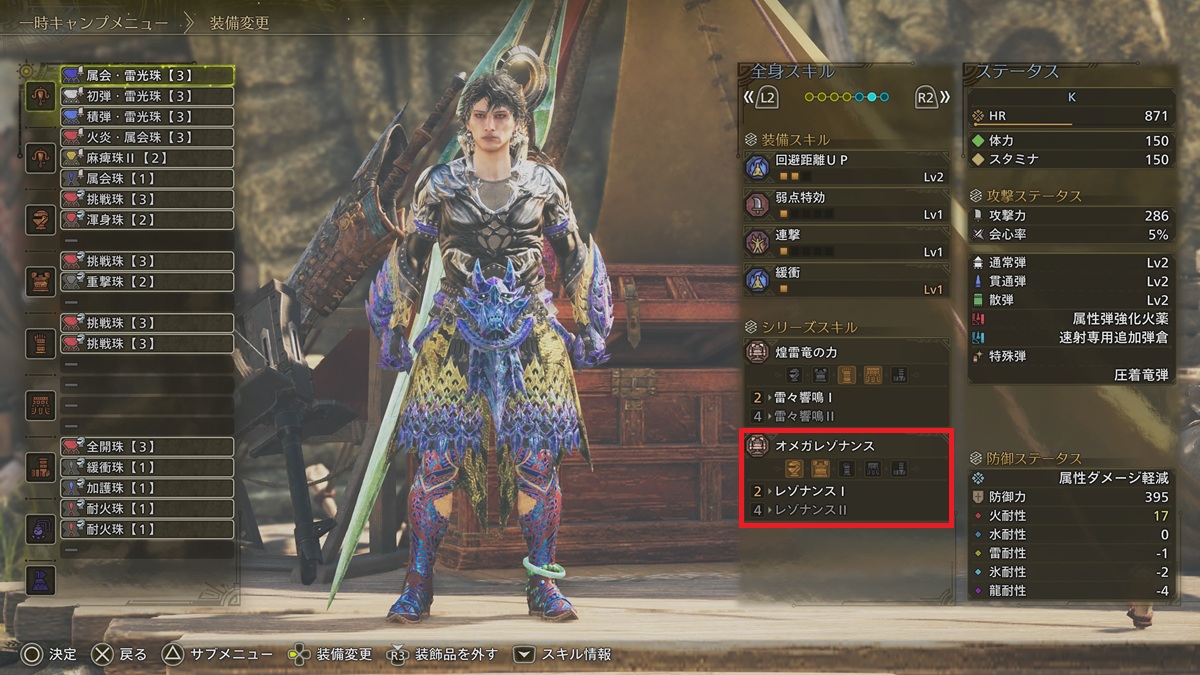This screenshot has height=675, width=1200.
Task: Open the 回避距離UP skill entry
Action: click(846, 167)
